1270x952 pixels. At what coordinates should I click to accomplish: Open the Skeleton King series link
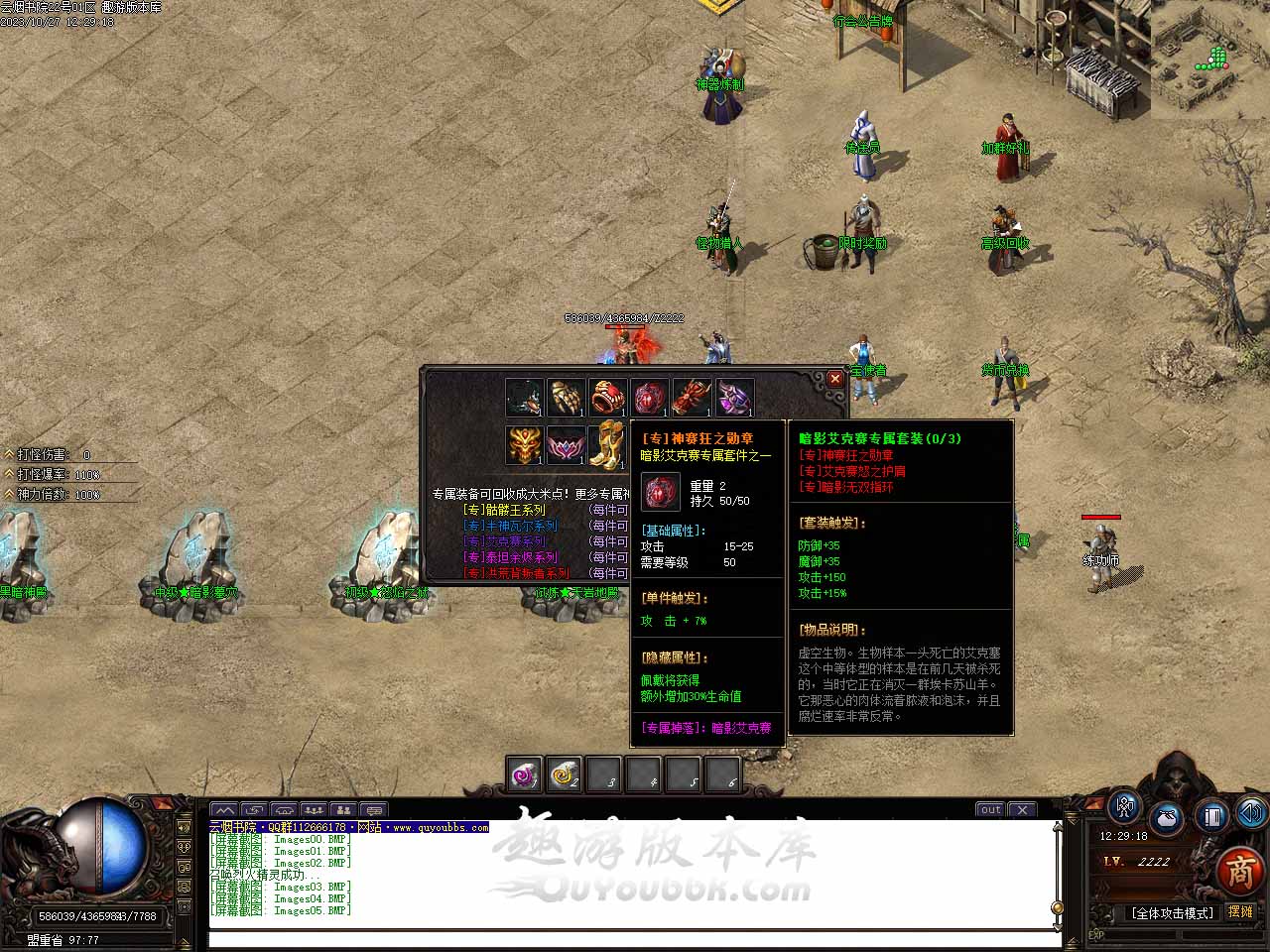tap(504, 510)
